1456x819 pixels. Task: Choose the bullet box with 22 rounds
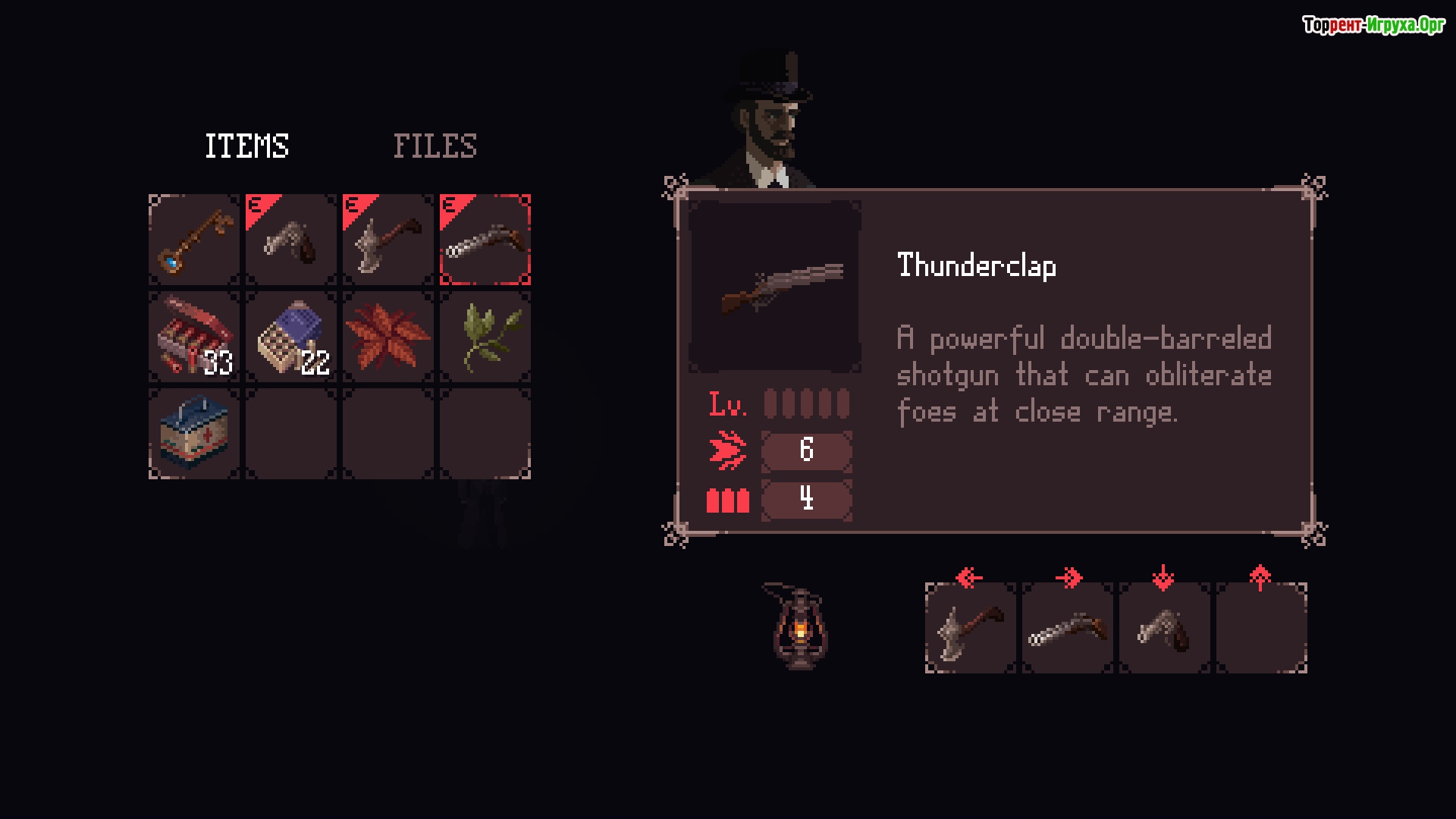point(291,337)
